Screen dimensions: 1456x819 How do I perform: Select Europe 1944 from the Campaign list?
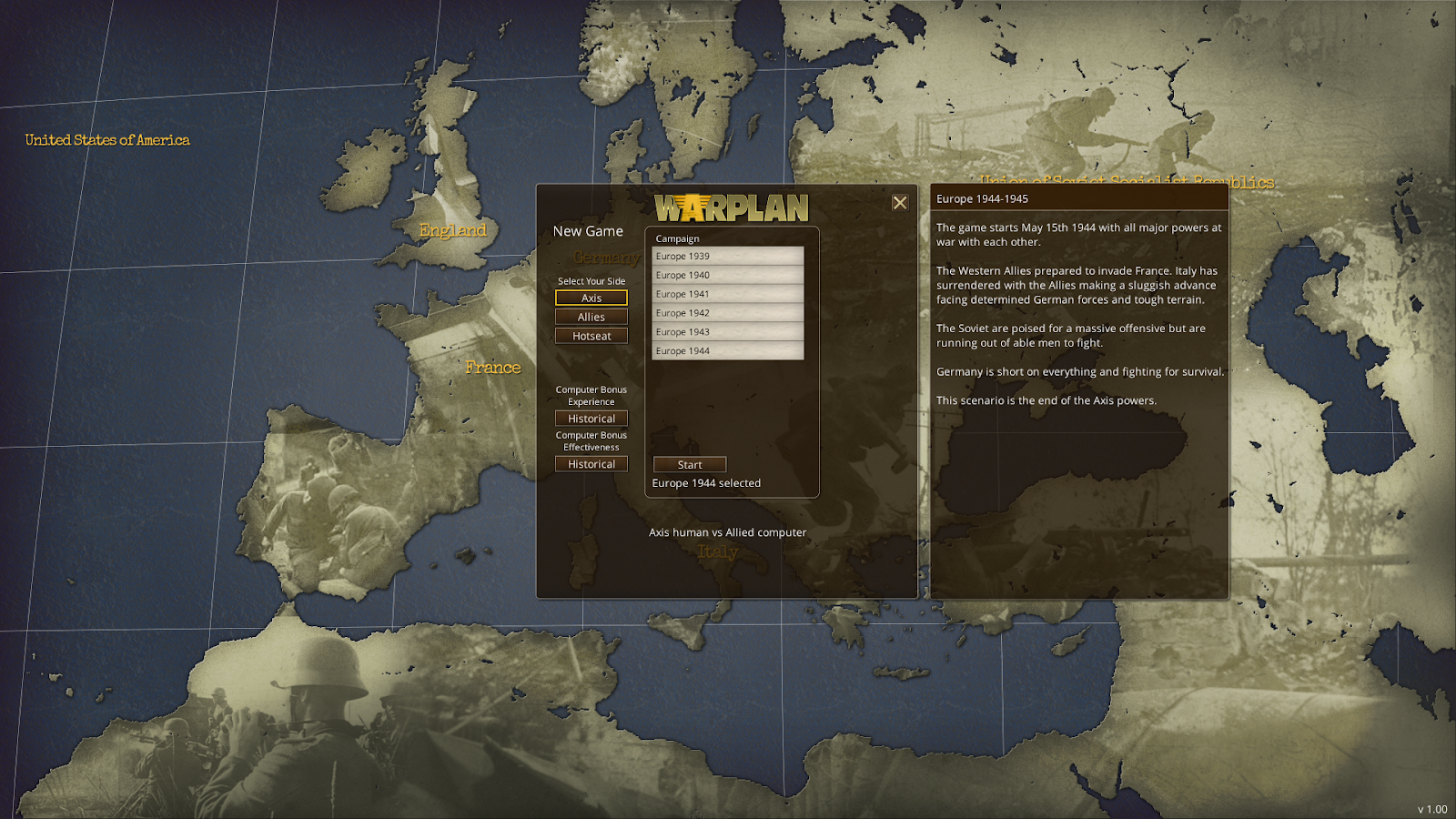coord(726,350)
